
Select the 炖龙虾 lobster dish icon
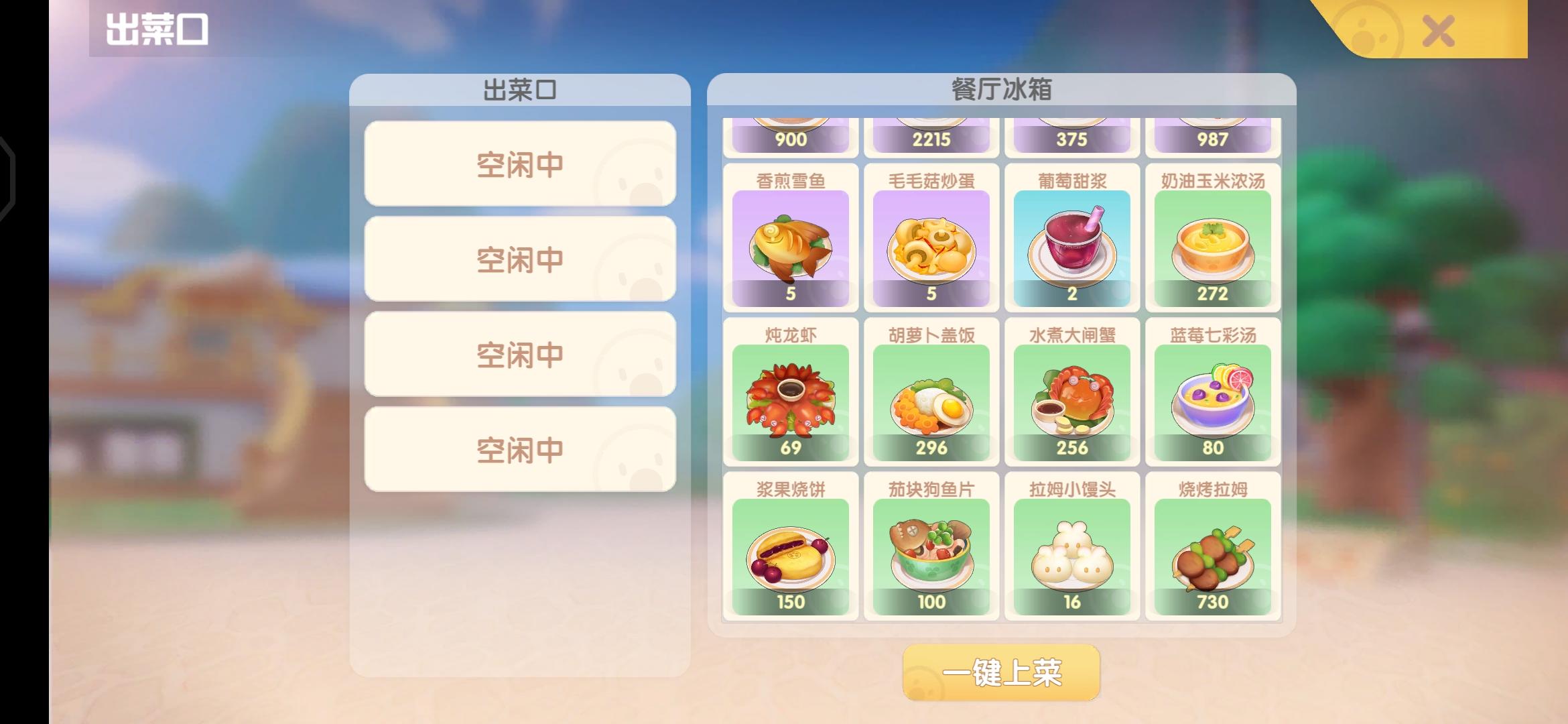791,399
